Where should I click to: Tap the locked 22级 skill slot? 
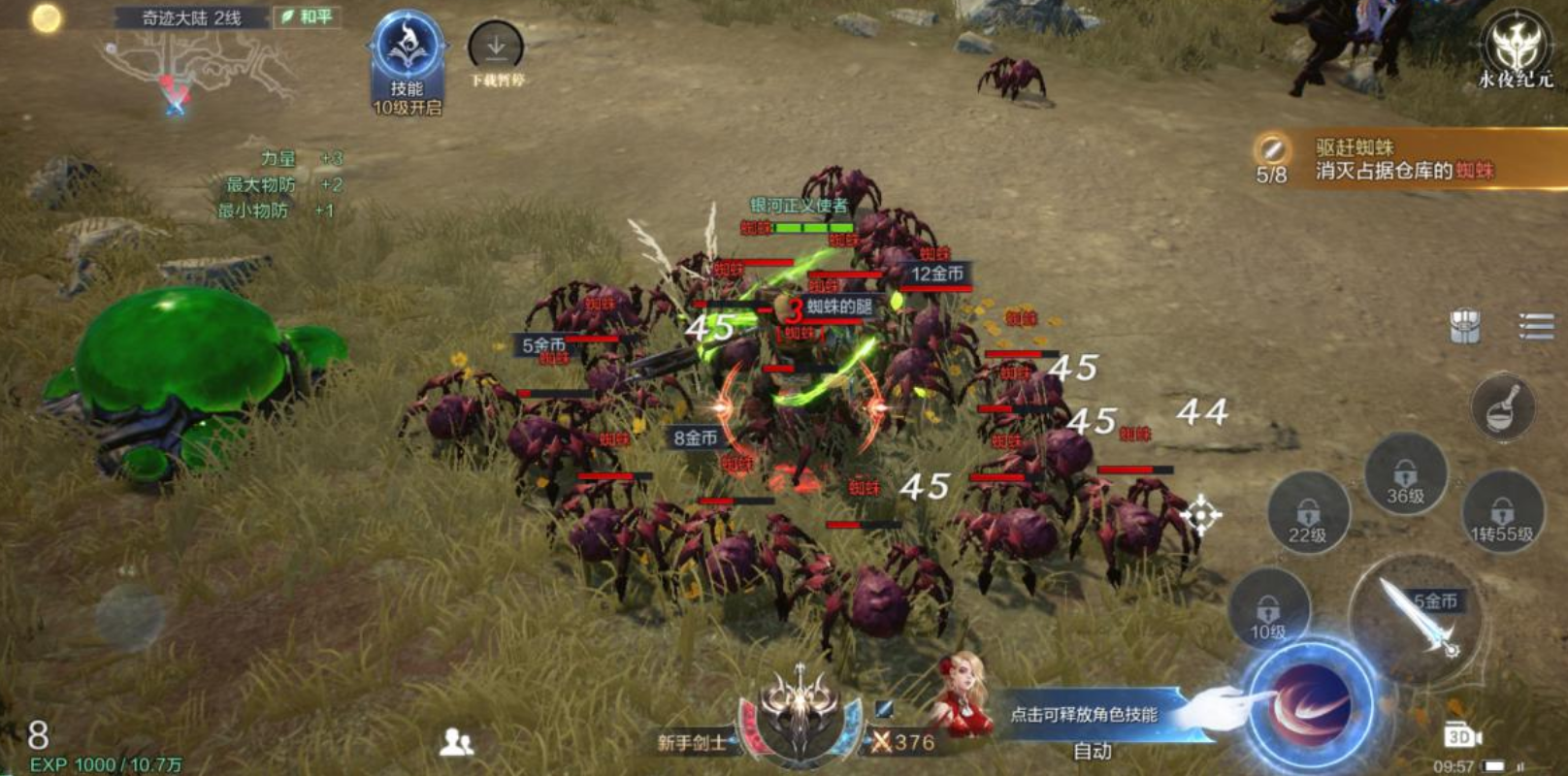(1307, 514)
